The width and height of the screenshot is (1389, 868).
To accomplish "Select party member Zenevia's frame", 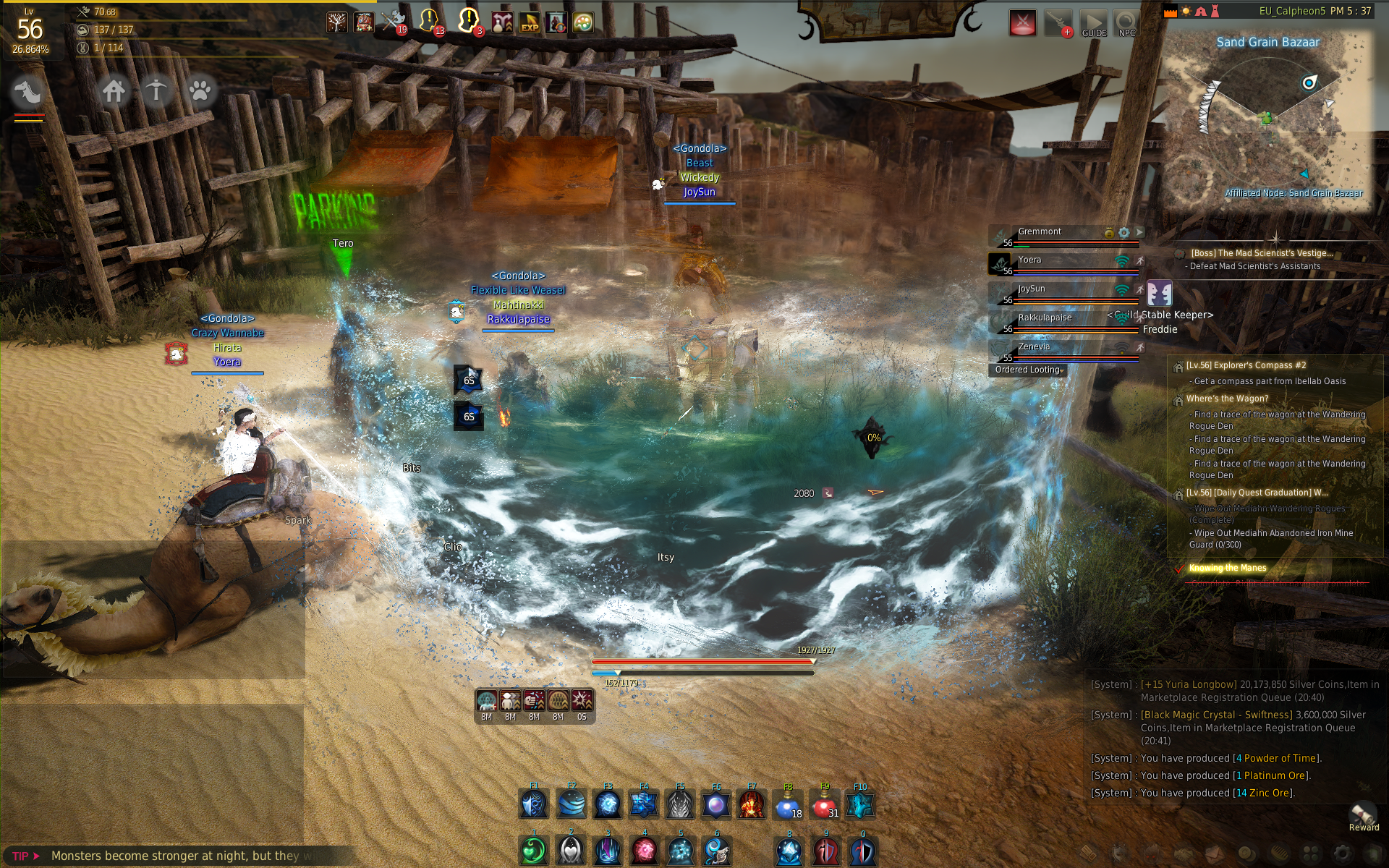I will coord(1063,350).
